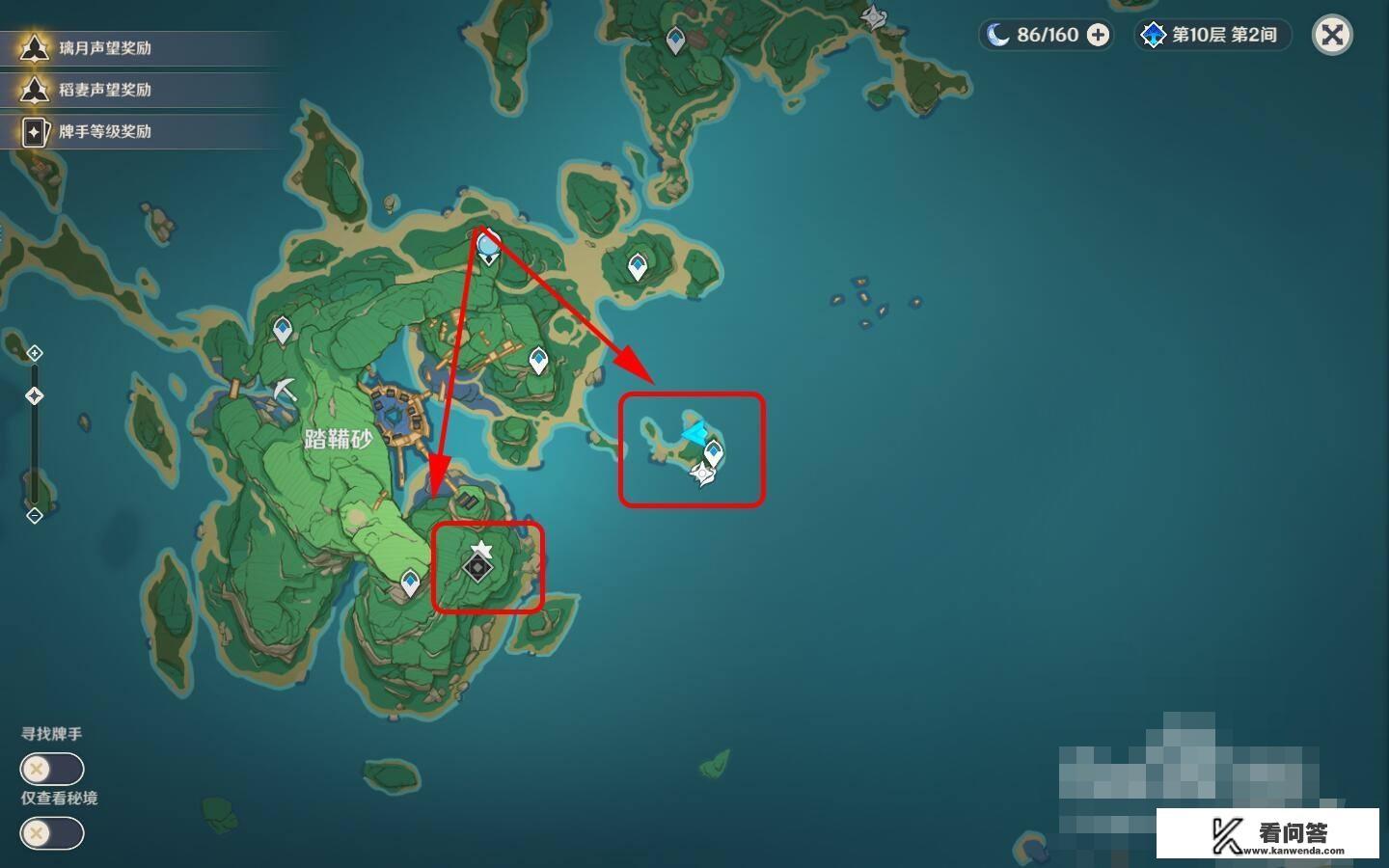Screen dimensions: 1389x868
Task: Click the map zoom slider handle
Action: [x=35, y=395]
